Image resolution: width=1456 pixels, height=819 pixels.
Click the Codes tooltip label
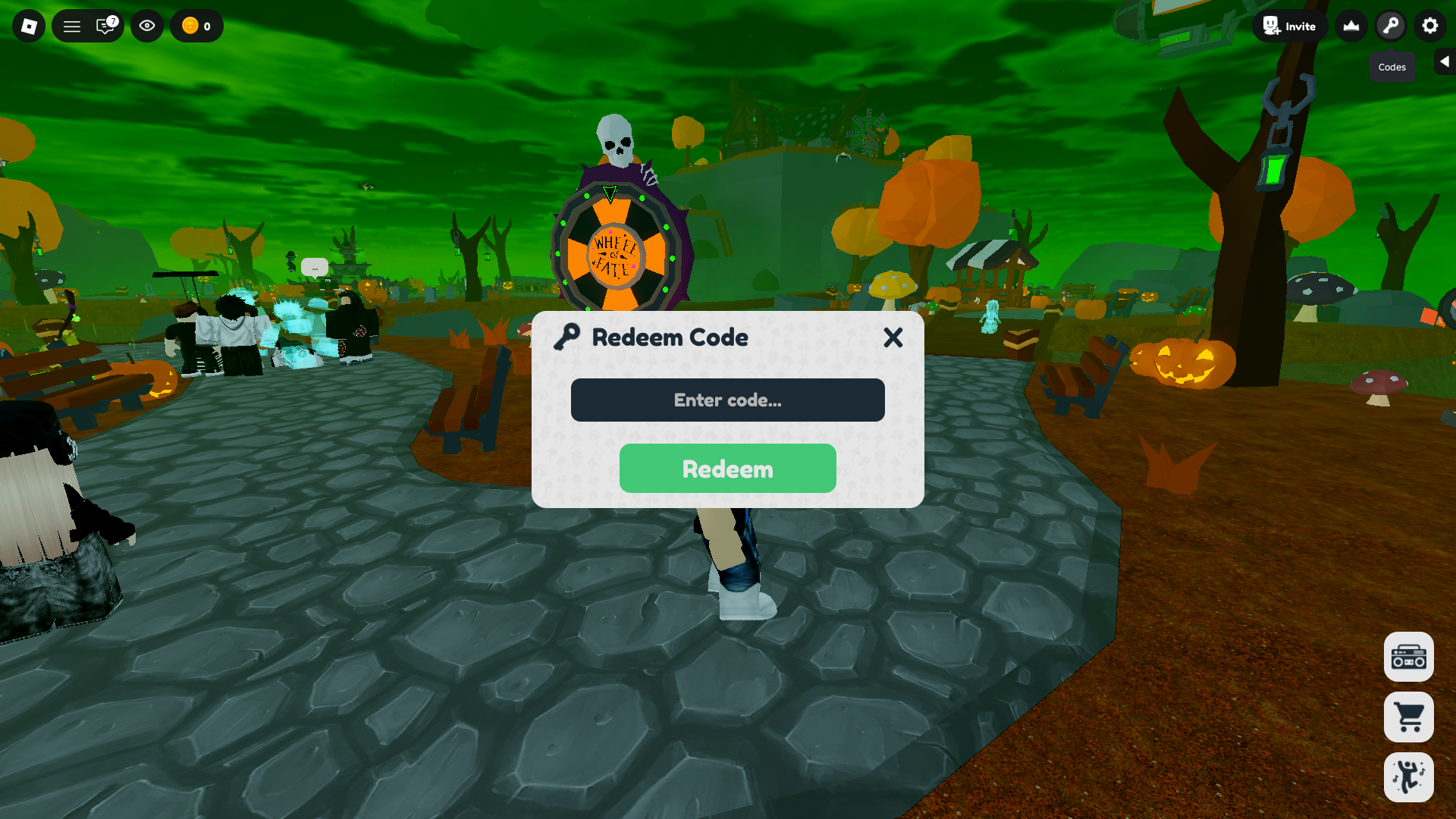1392,67
